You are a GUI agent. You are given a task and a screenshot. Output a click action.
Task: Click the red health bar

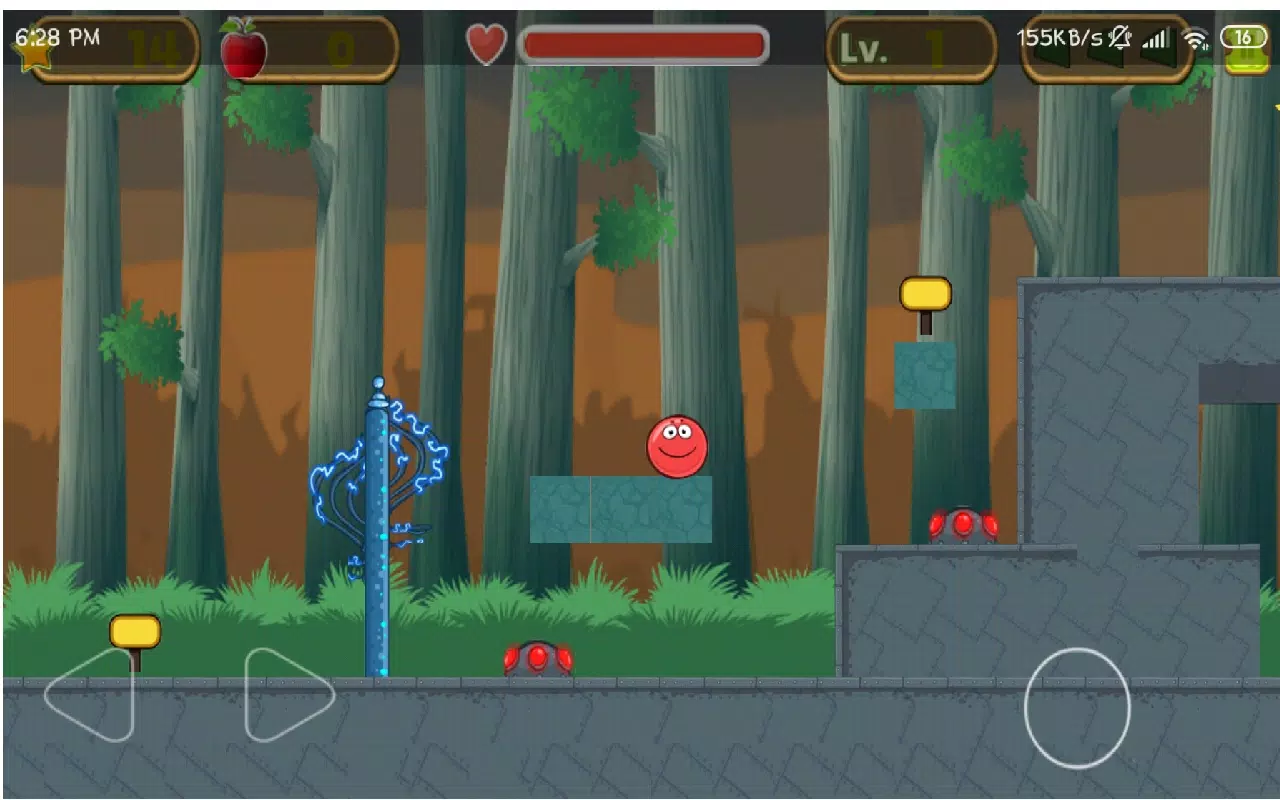click(645, 43)
